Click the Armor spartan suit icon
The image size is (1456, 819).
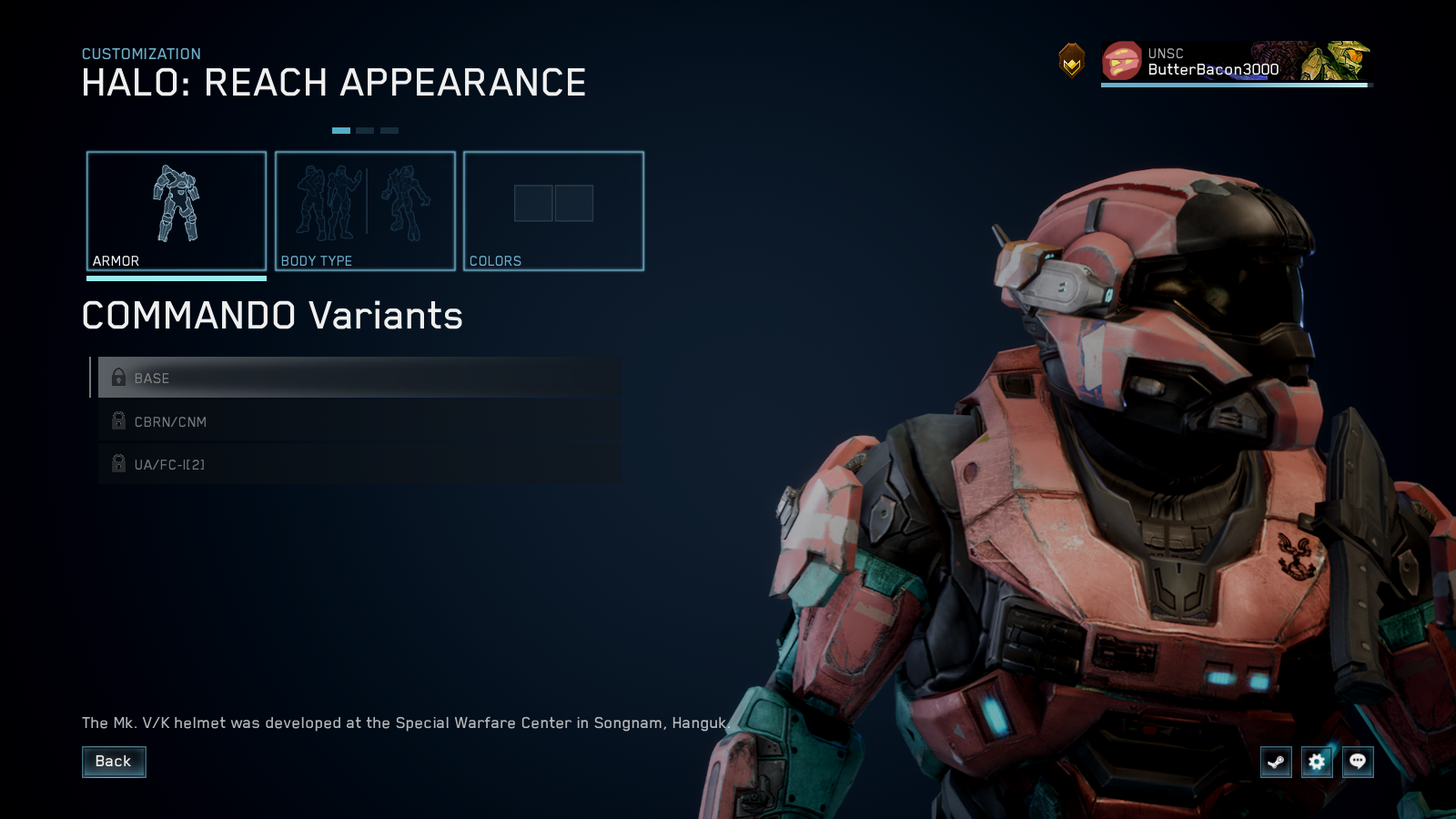[177, 205]
